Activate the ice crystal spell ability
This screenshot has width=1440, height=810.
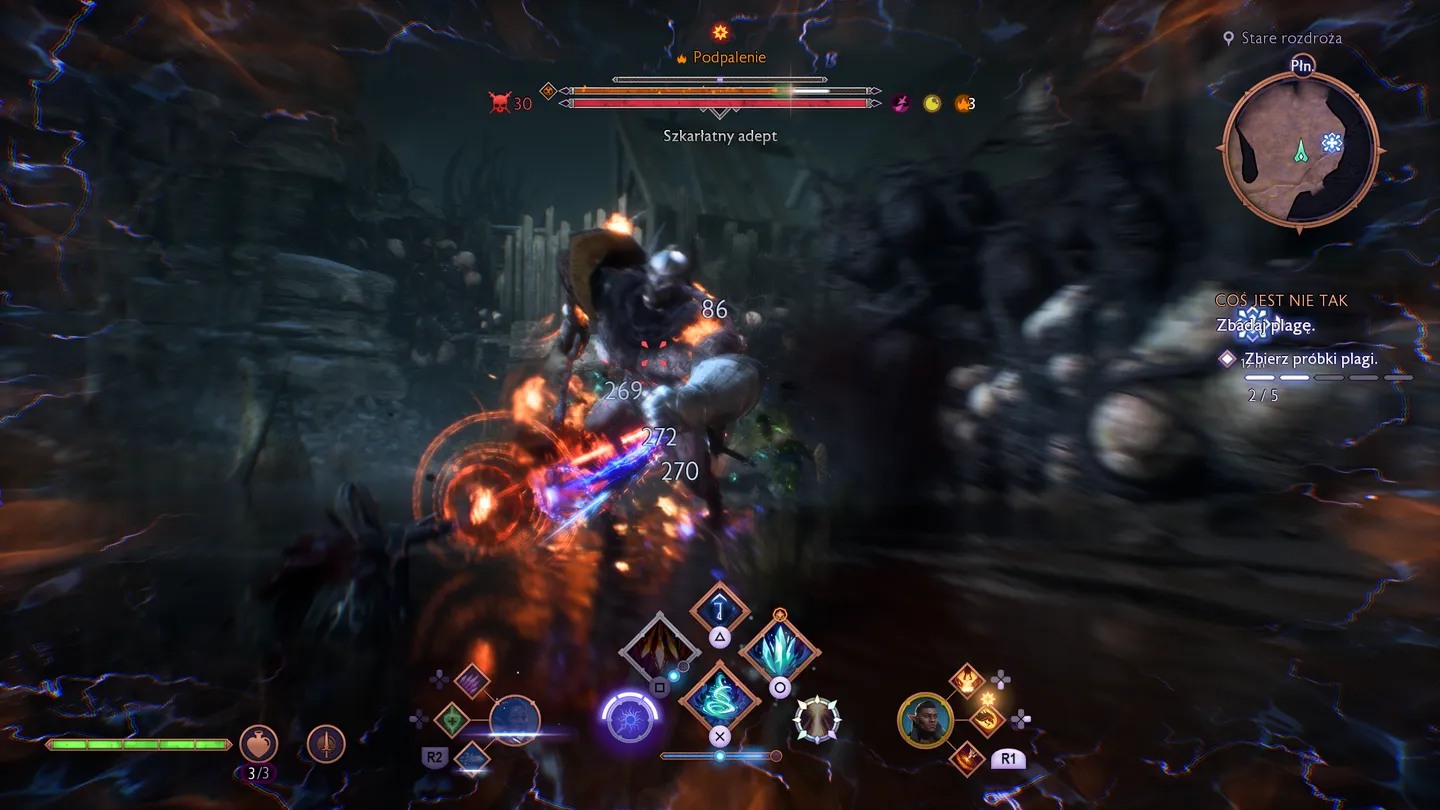click(x=780, y=650)
